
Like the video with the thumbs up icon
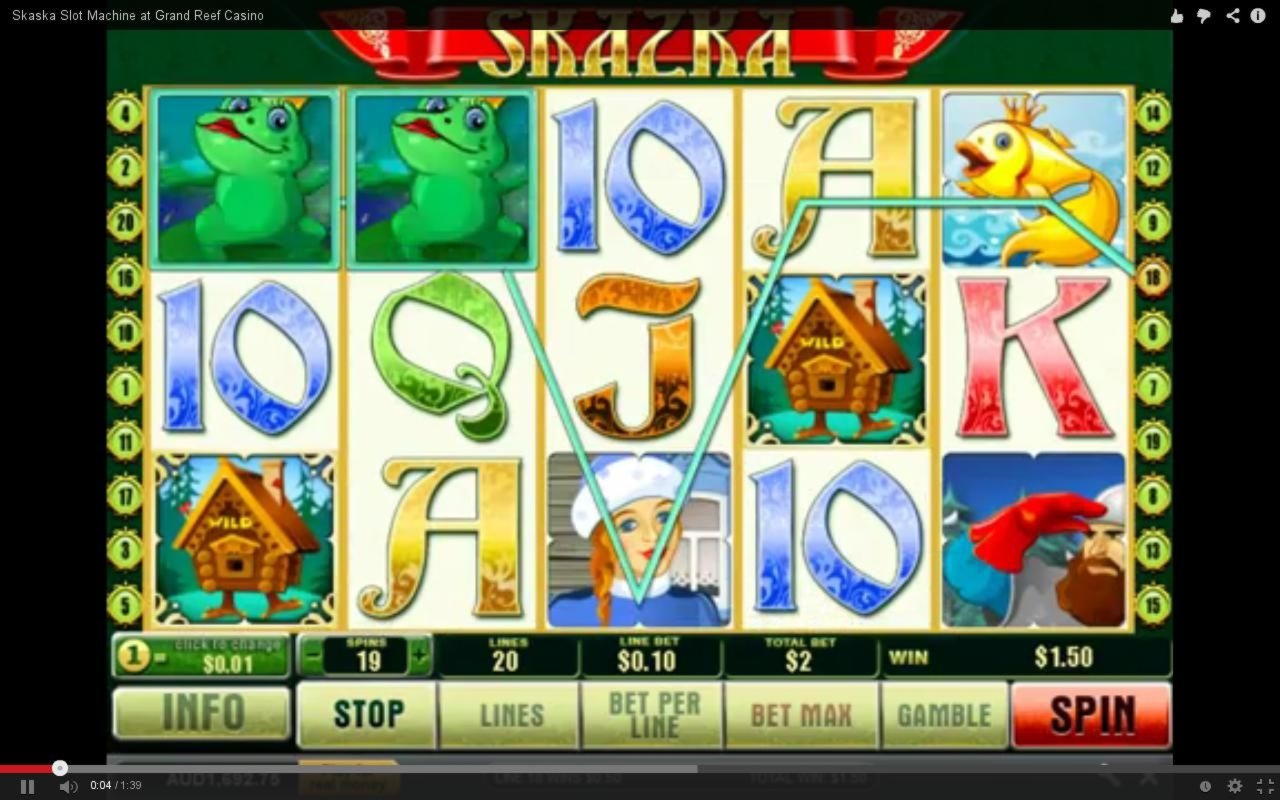[1176, 15]
